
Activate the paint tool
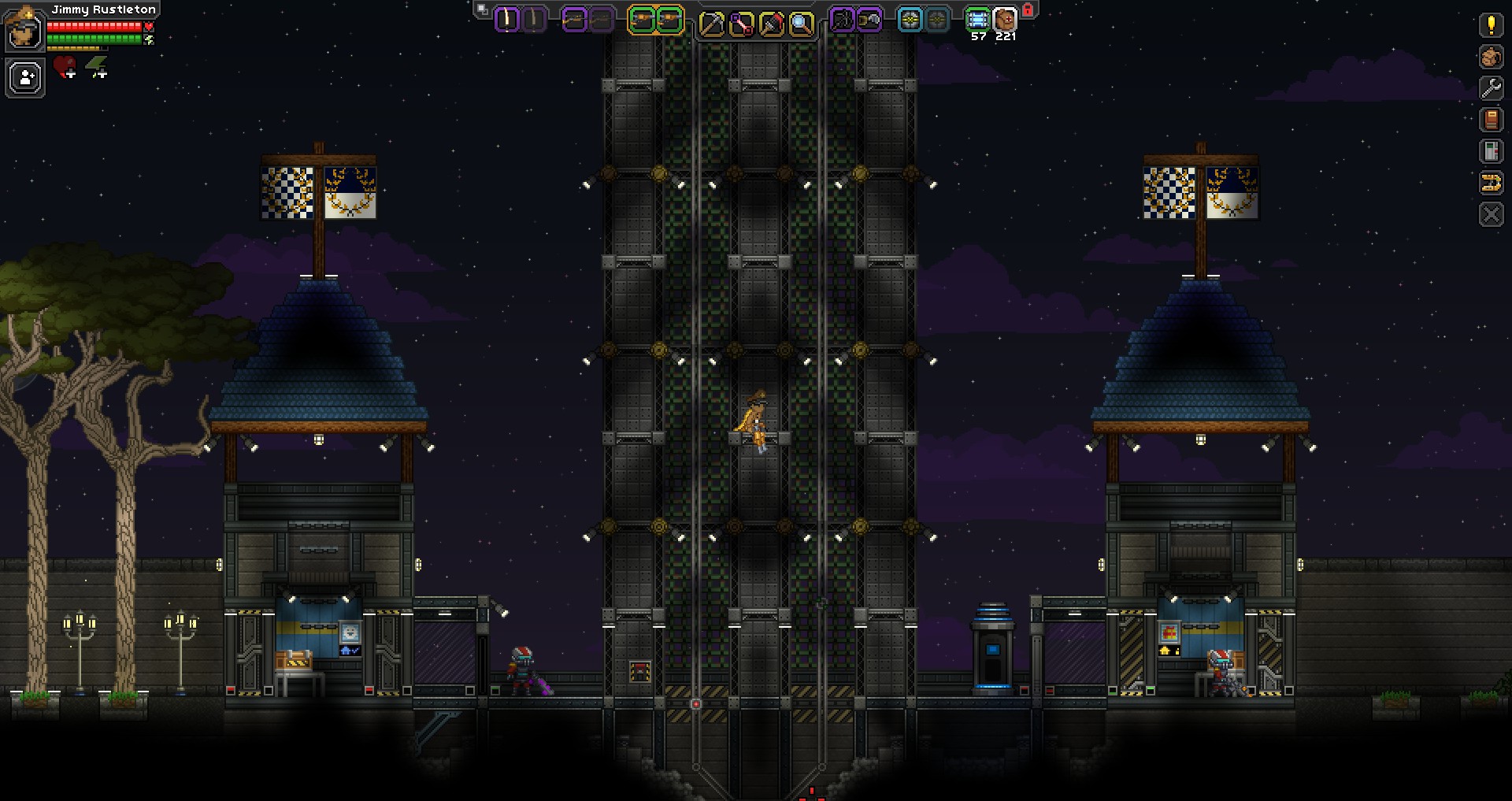click(771, 24)
